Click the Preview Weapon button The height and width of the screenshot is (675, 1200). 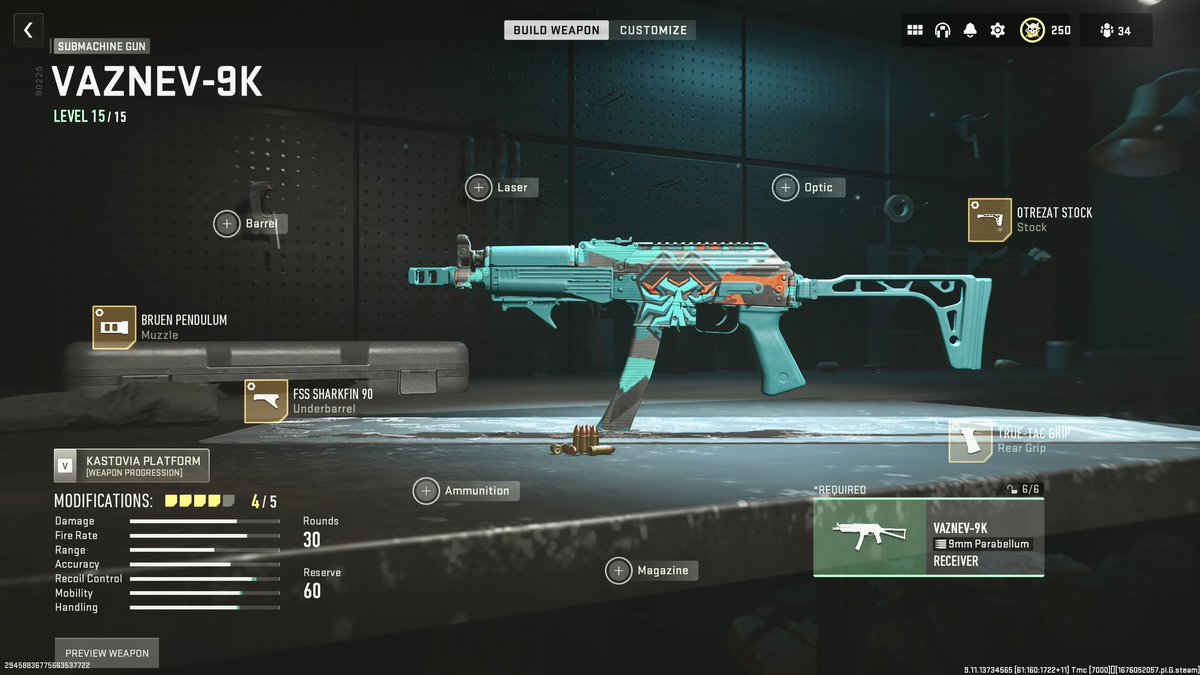point(106,653)
